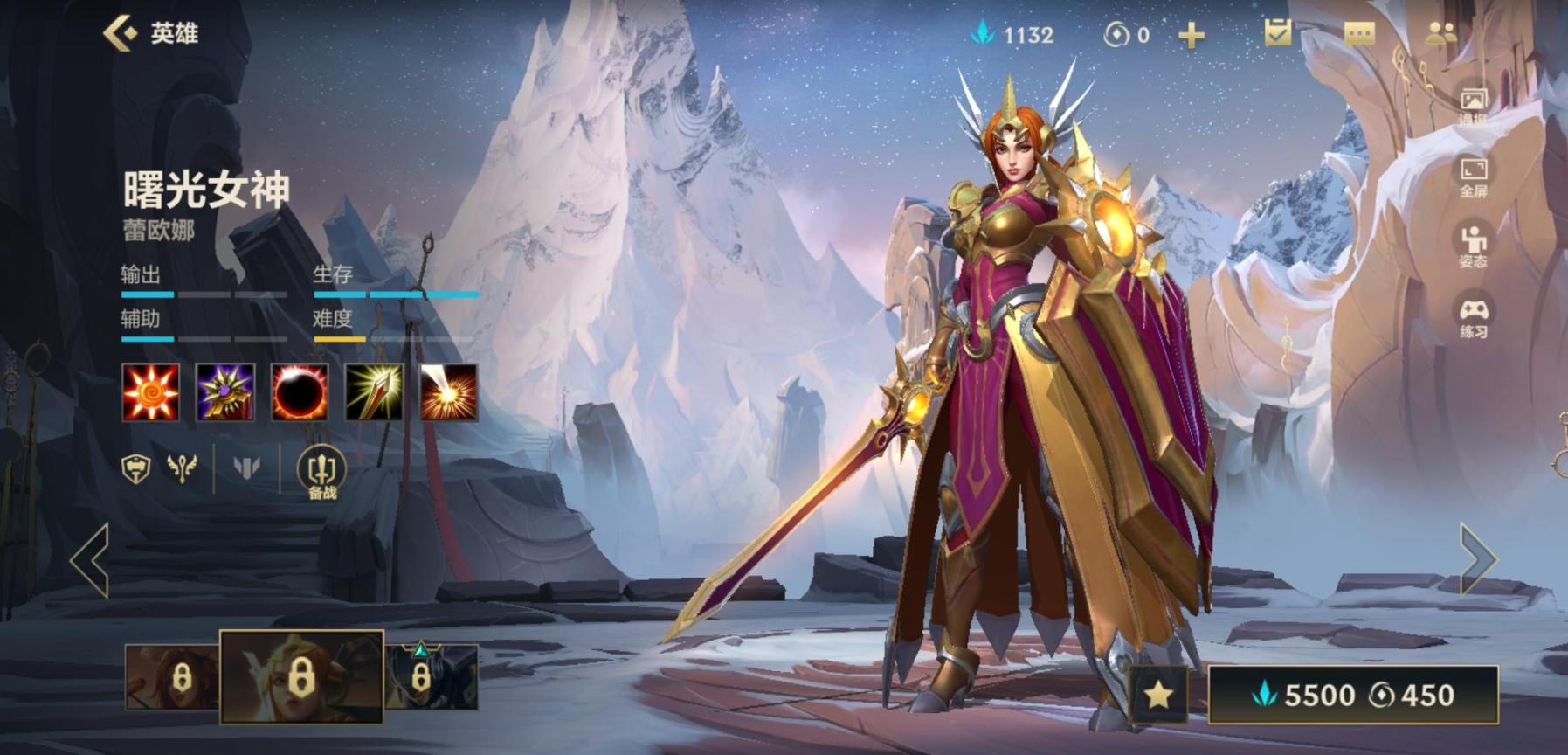Open the clipboard checkmark missions icon

1277,33
